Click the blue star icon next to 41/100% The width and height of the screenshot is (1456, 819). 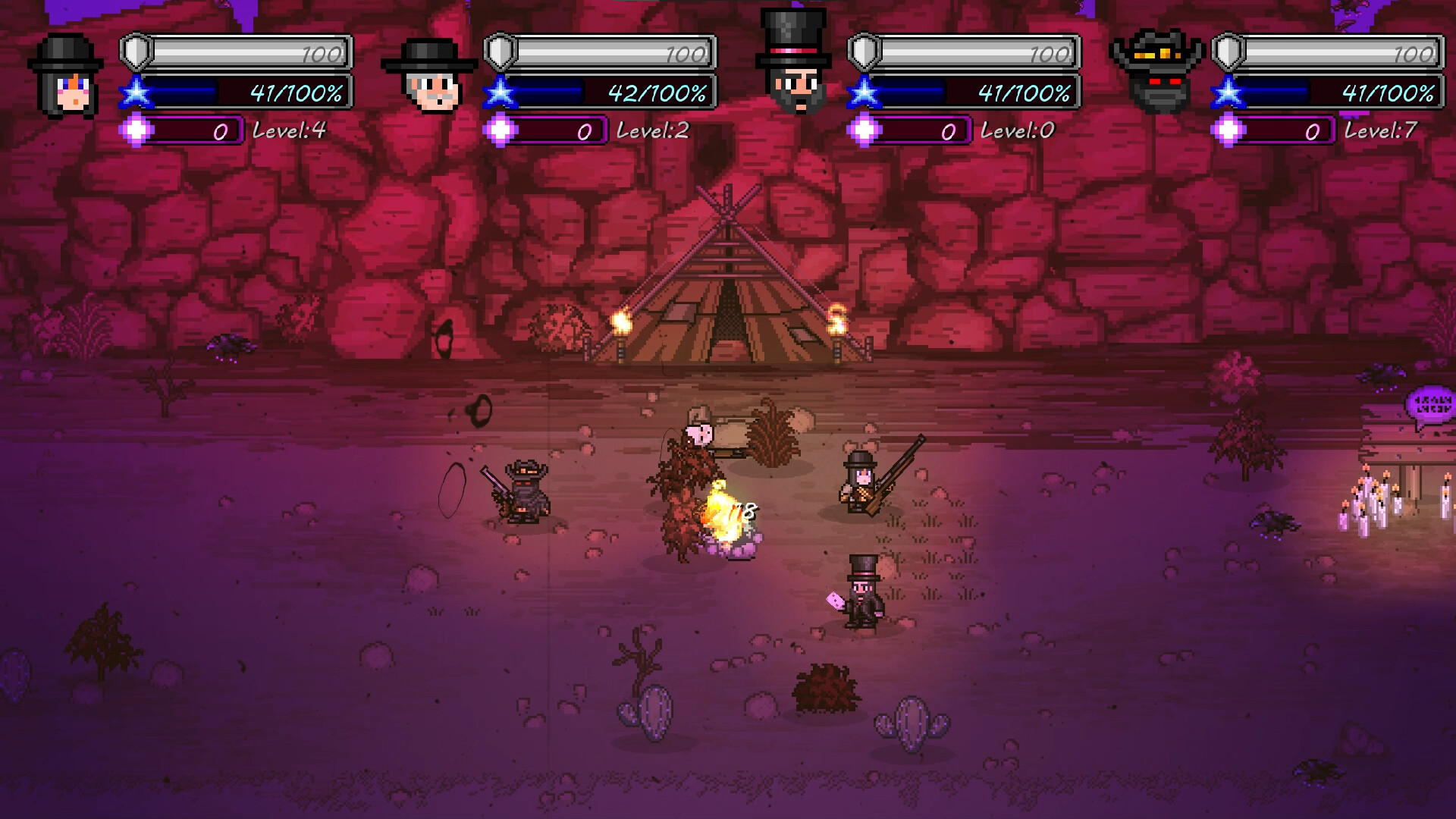(136, 94)
